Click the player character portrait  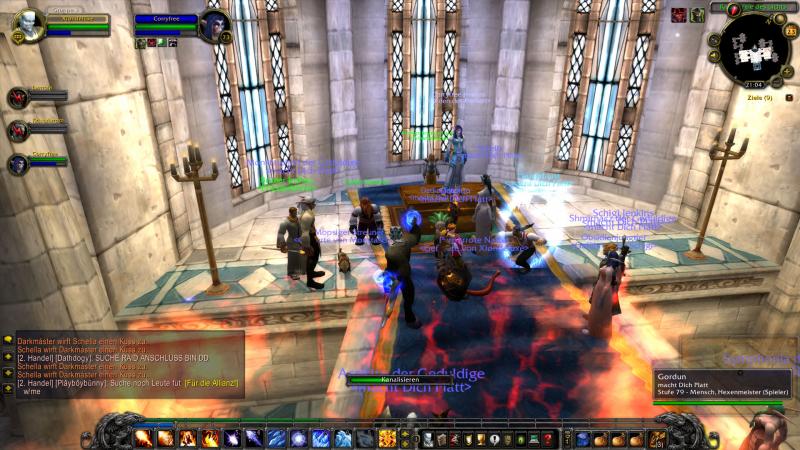(x=30, y=24)
